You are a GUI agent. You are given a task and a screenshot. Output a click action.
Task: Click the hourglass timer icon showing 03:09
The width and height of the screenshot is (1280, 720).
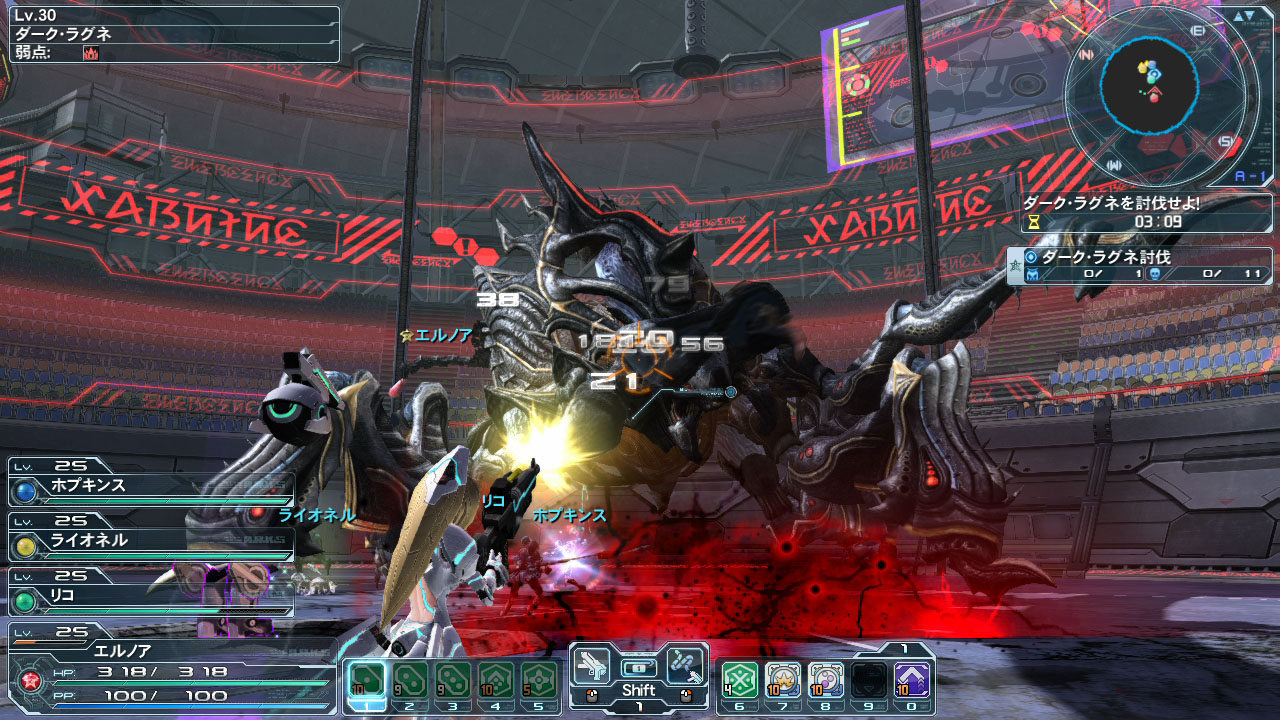(1034, 221)
